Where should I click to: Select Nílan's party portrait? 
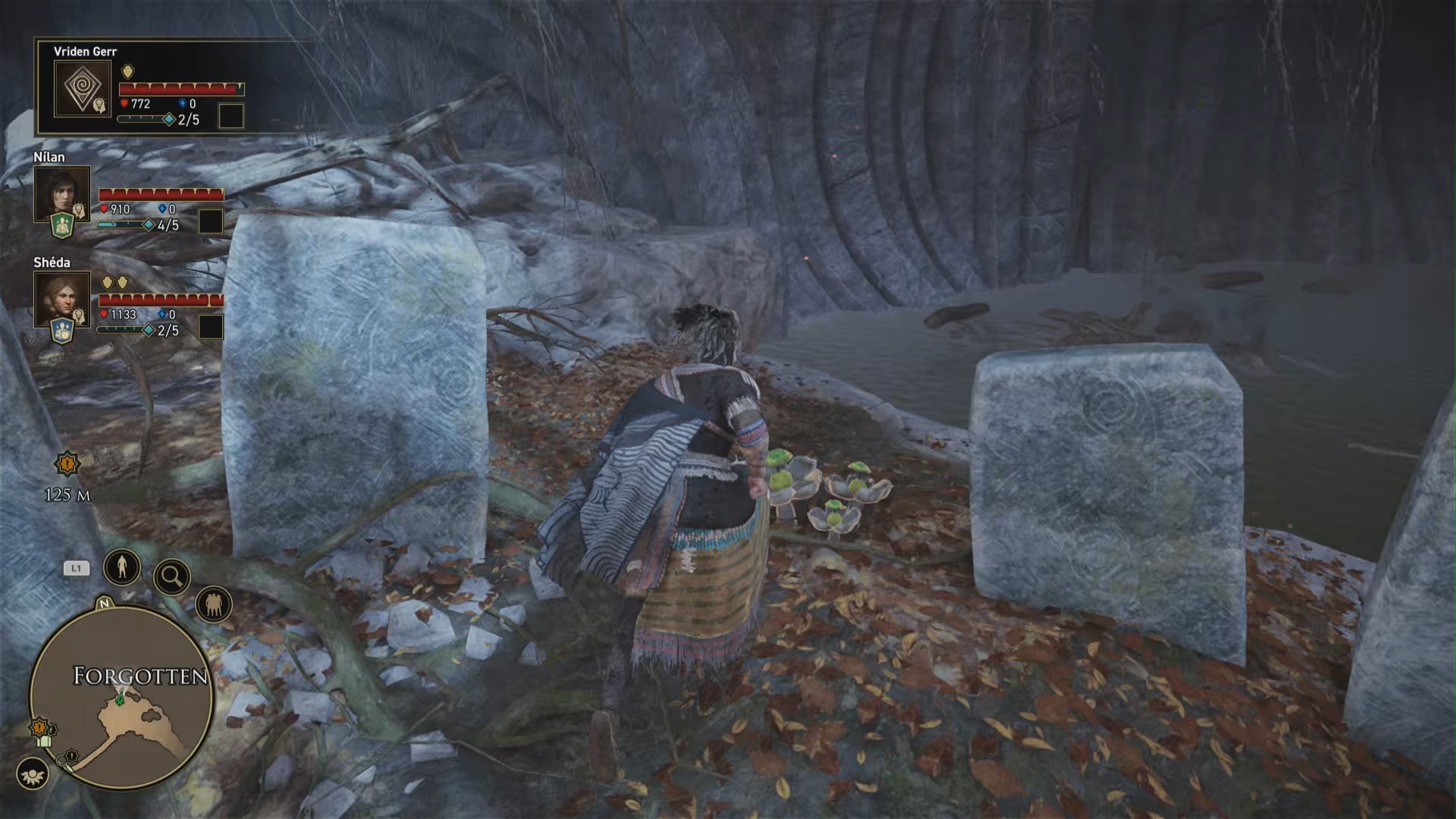(x=61, y=193)
